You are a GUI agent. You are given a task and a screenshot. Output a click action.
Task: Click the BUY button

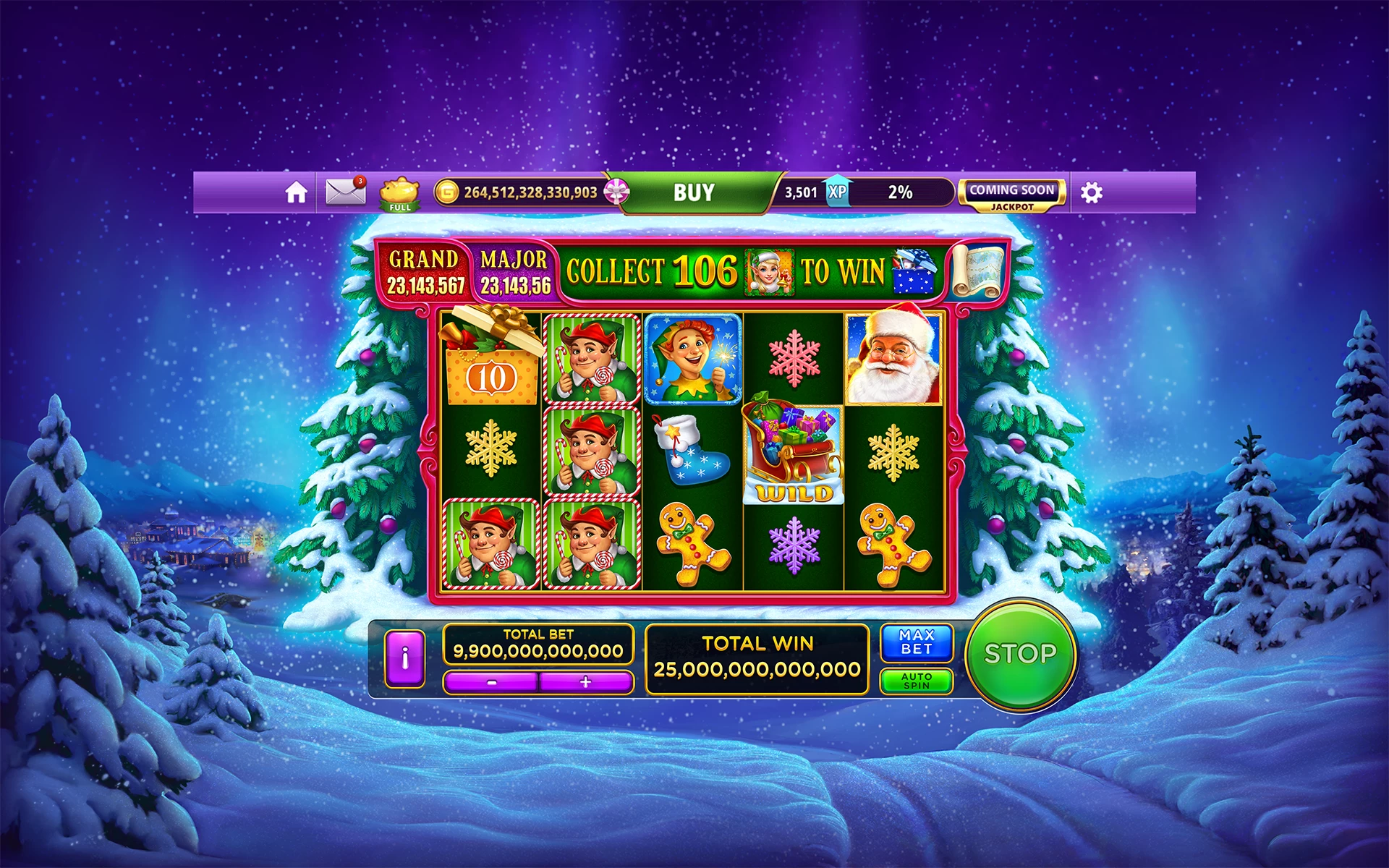point(692,192)
